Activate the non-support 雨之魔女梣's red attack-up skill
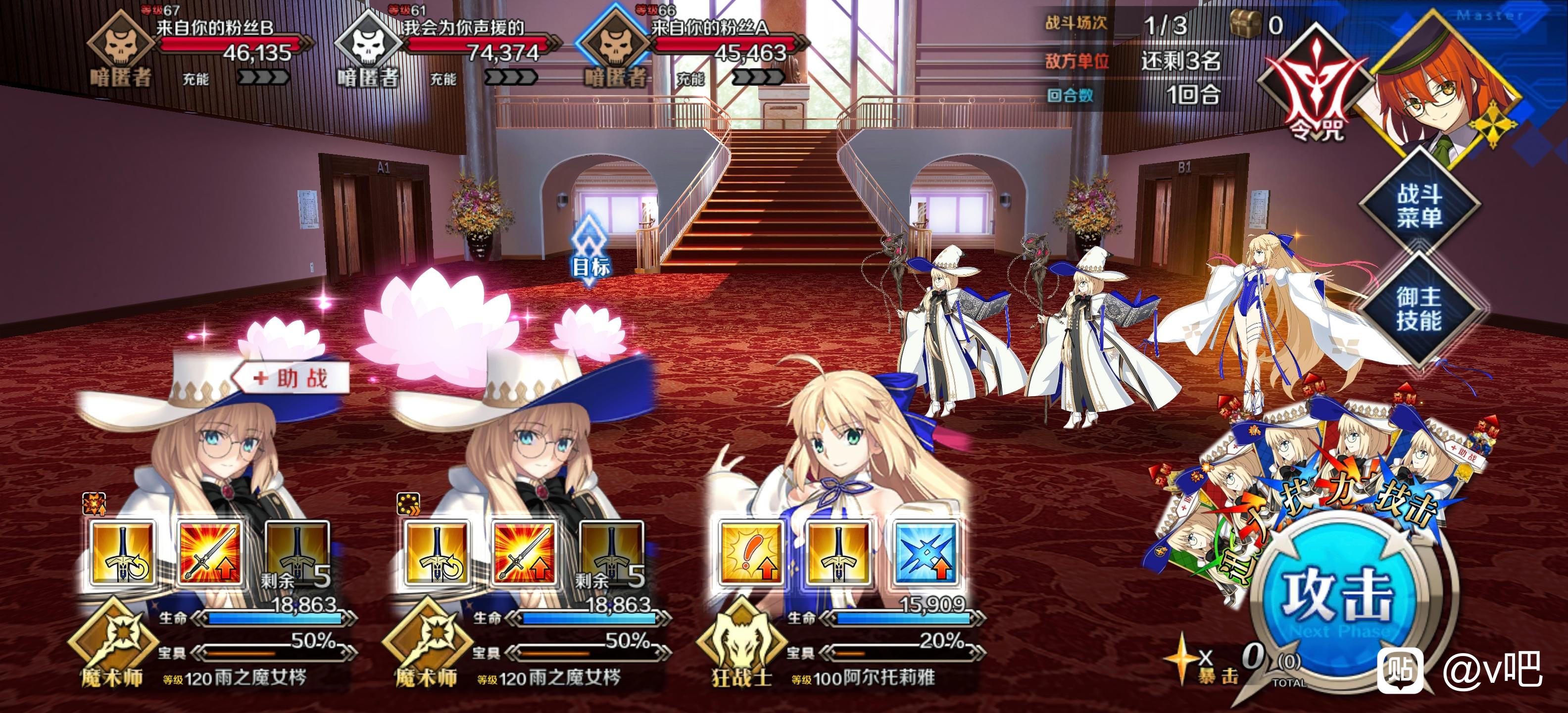This screenshot has height=713, width=1568. [524, 552]
